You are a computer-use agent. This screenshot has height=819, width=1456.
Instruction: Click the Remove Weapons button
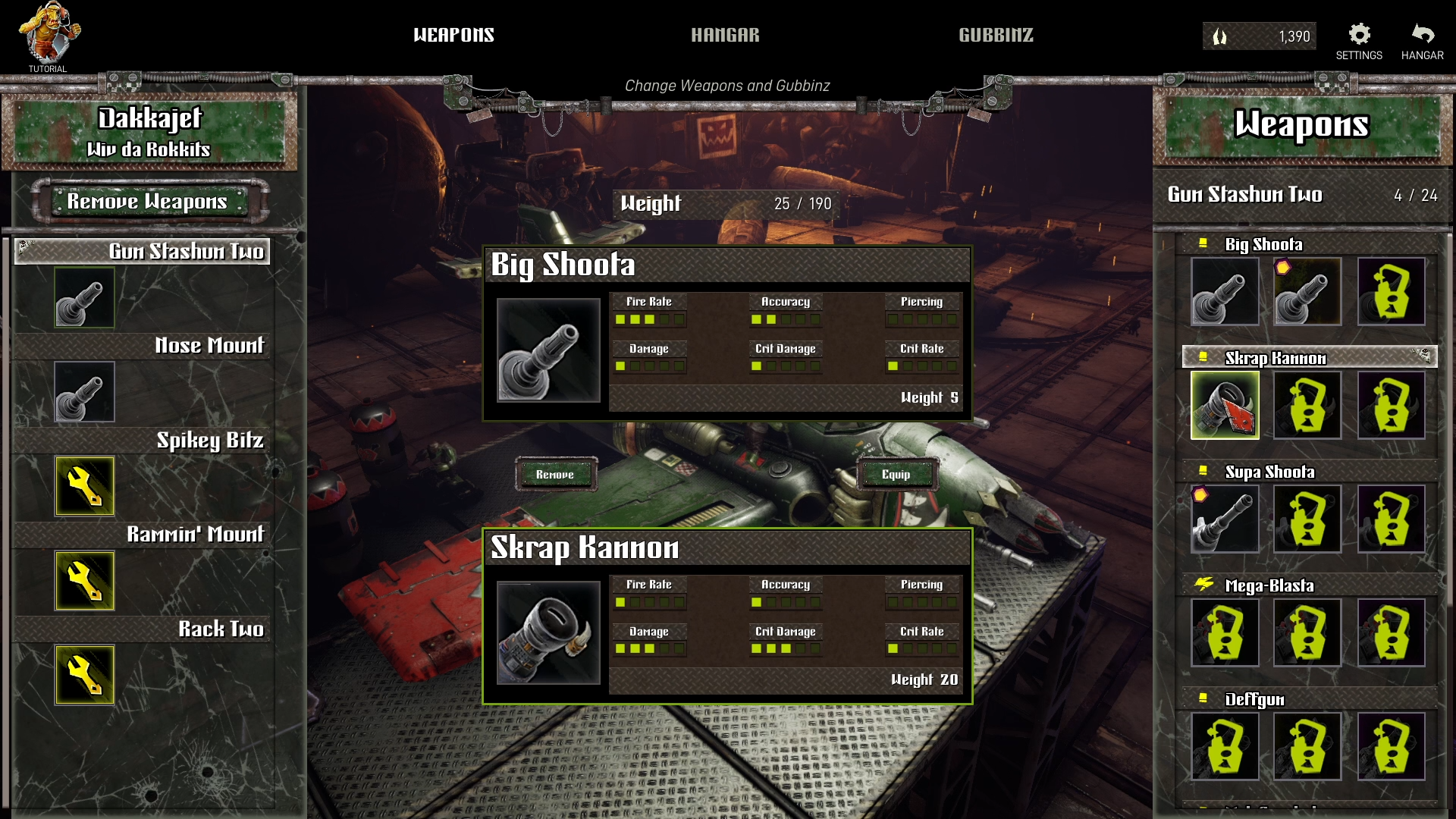point(147,201)
